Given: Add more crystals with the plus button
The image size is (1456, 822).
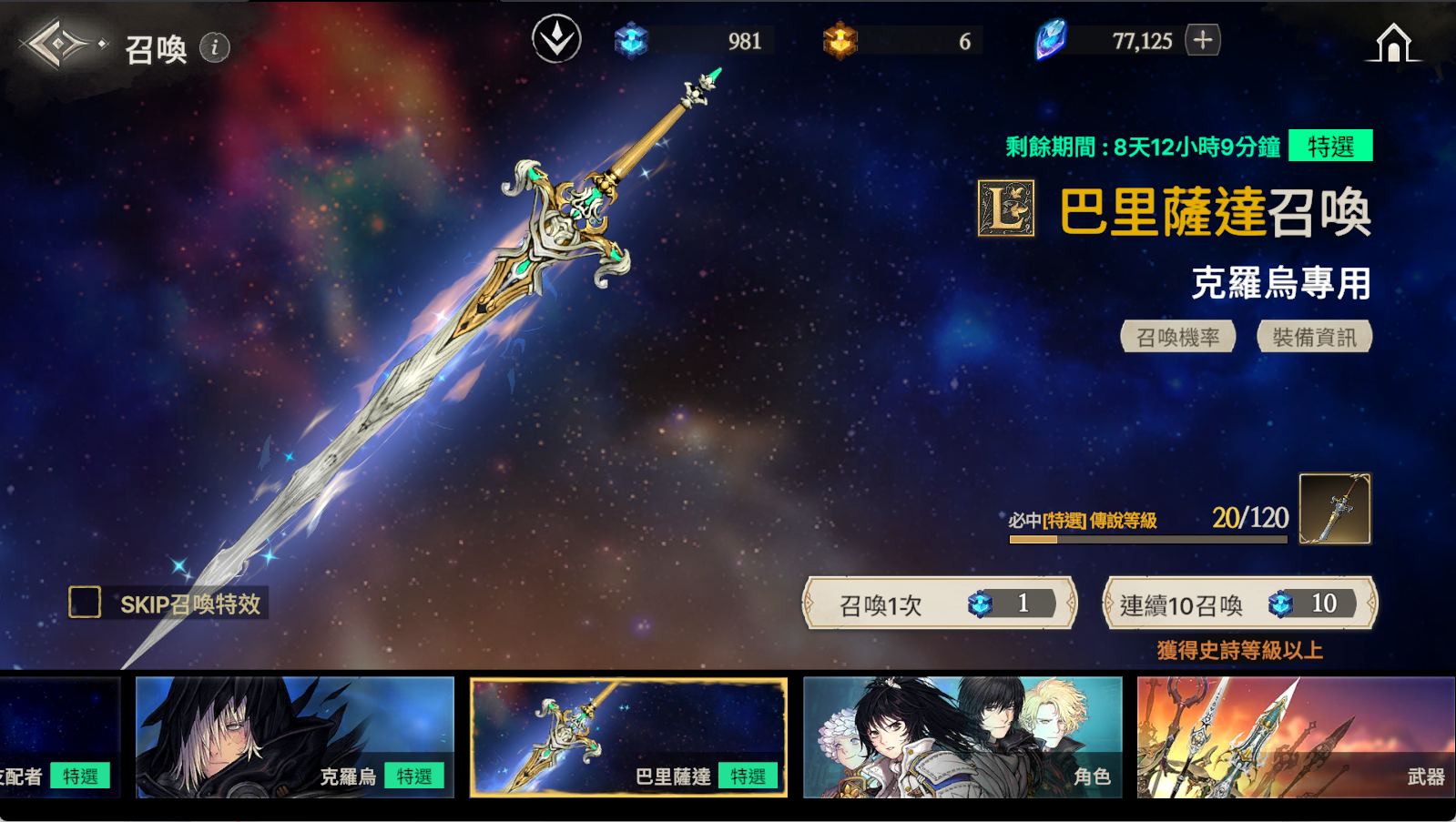Looking at the screenshot, I should coord(1203,40).
